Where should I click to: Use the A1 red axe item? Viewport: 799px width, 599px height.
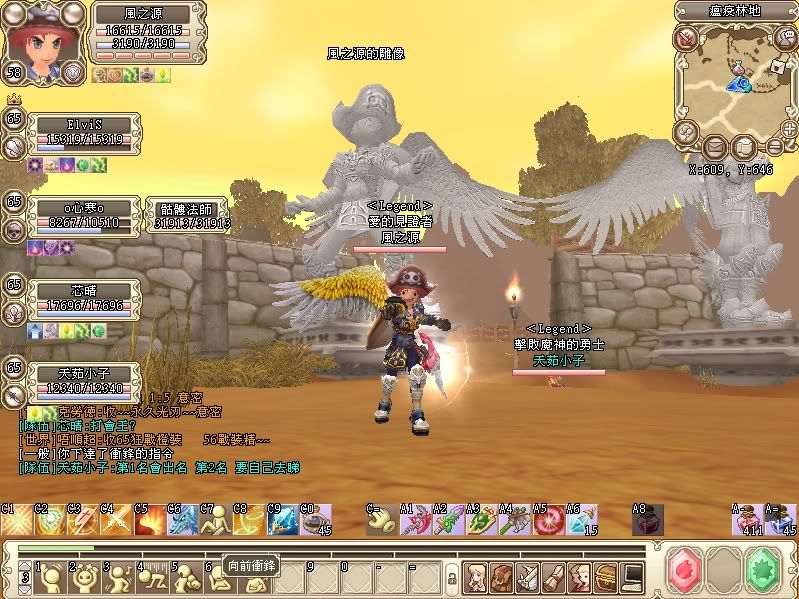pyautogui.click(x=415, y=521)
